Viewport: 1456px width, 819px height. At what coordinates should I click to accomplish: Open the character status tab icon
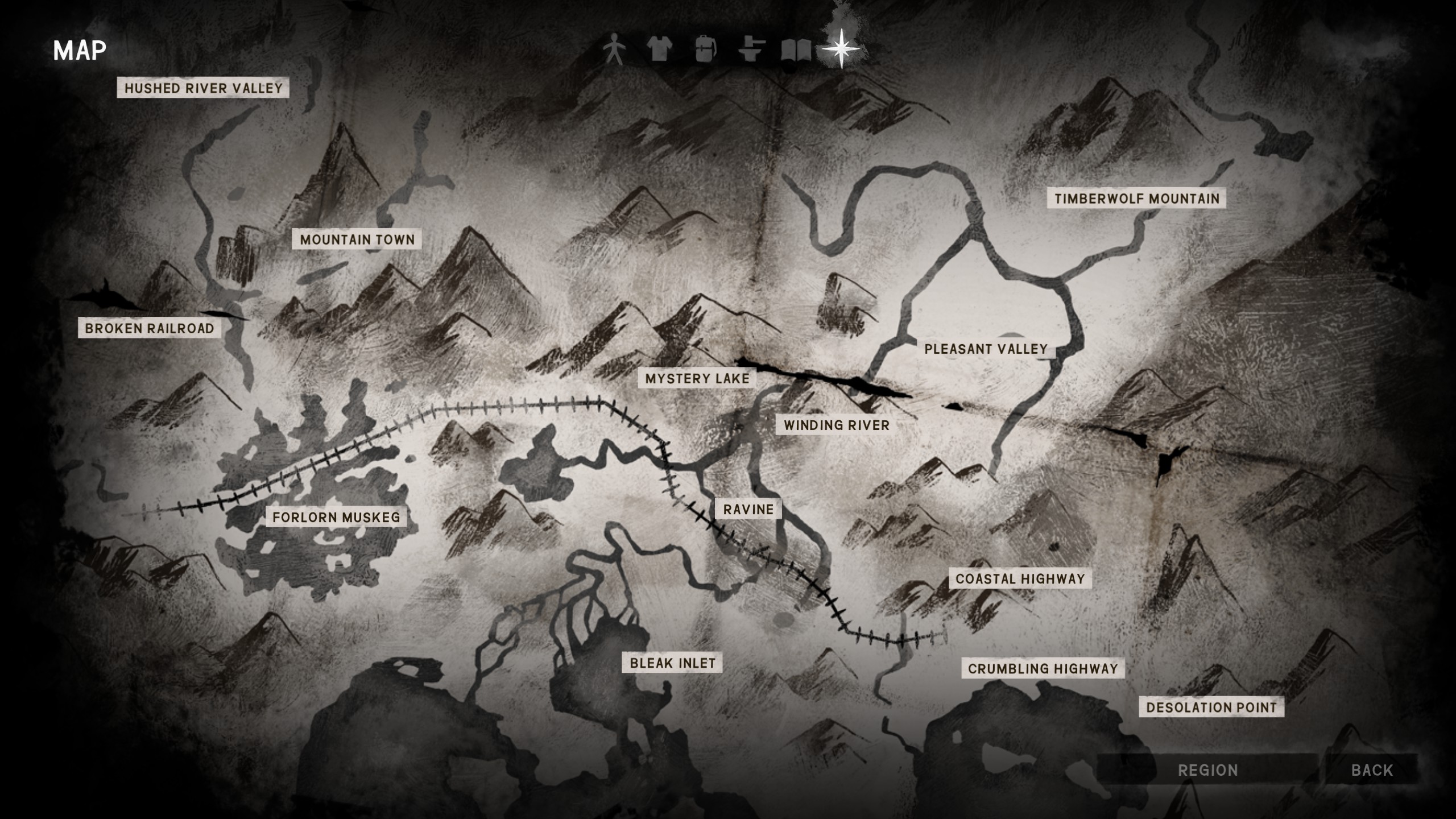614,49
